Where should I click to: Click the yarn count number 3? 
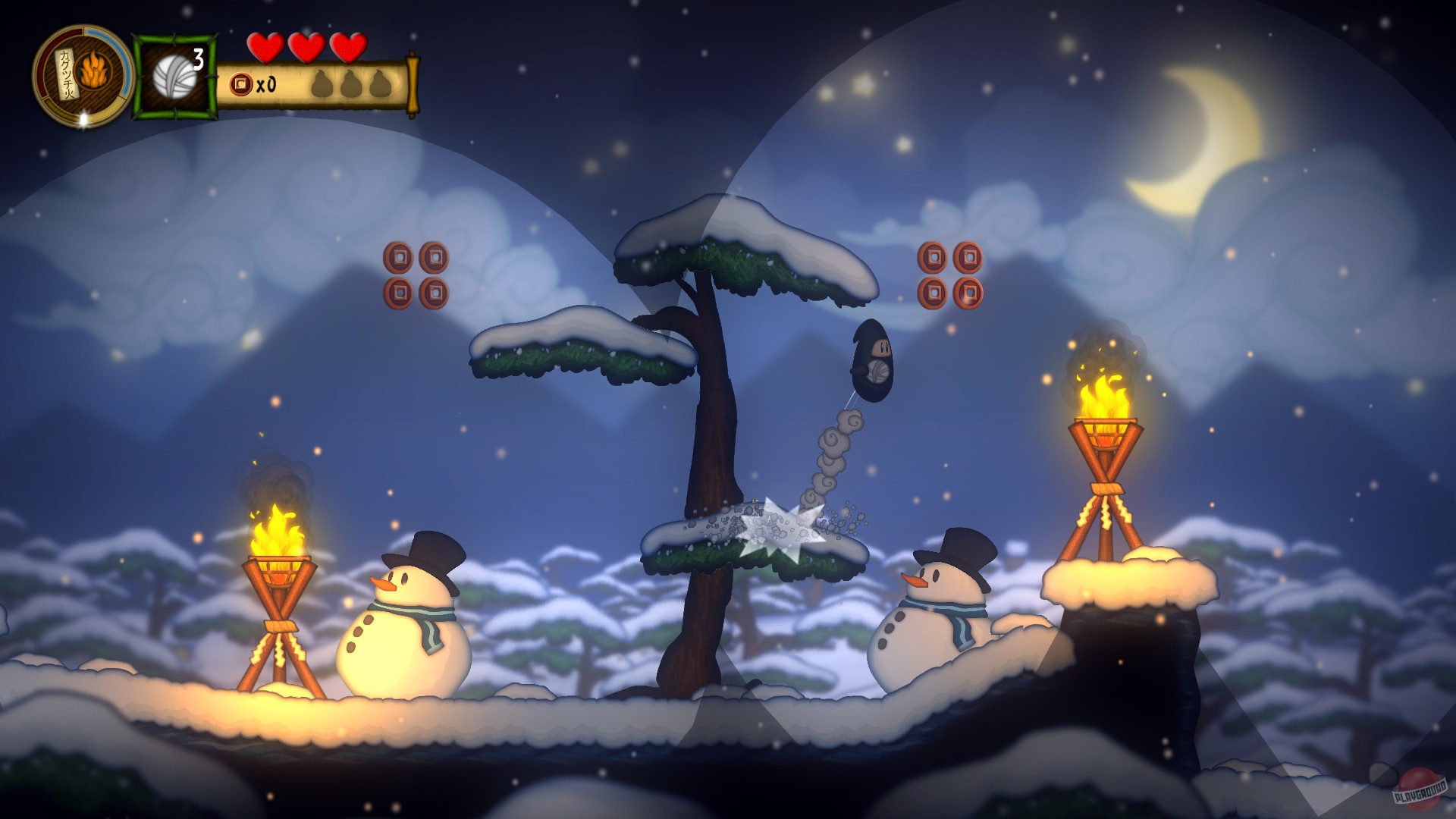tap(198, 59)
